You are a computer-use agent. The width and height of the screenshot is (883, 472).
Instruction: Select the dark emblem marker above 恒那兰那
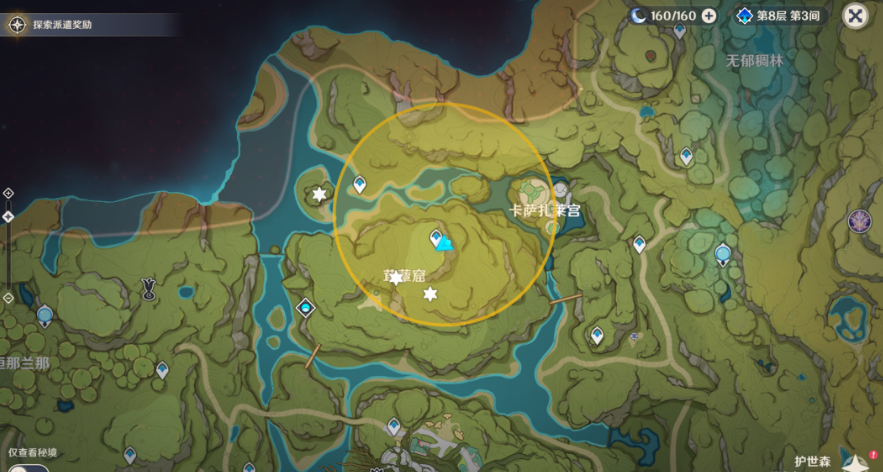tap(149, 289)
